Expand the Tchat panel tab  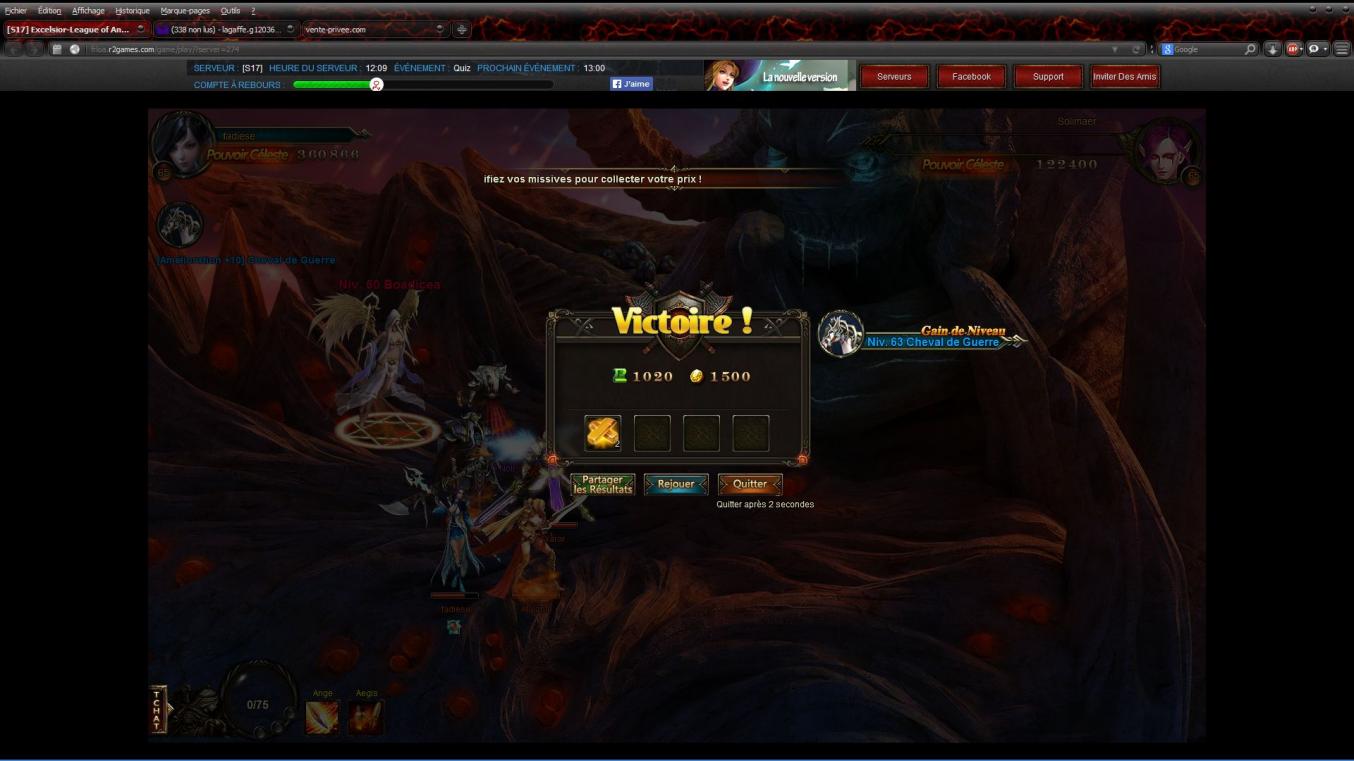(x=157, y=710)
